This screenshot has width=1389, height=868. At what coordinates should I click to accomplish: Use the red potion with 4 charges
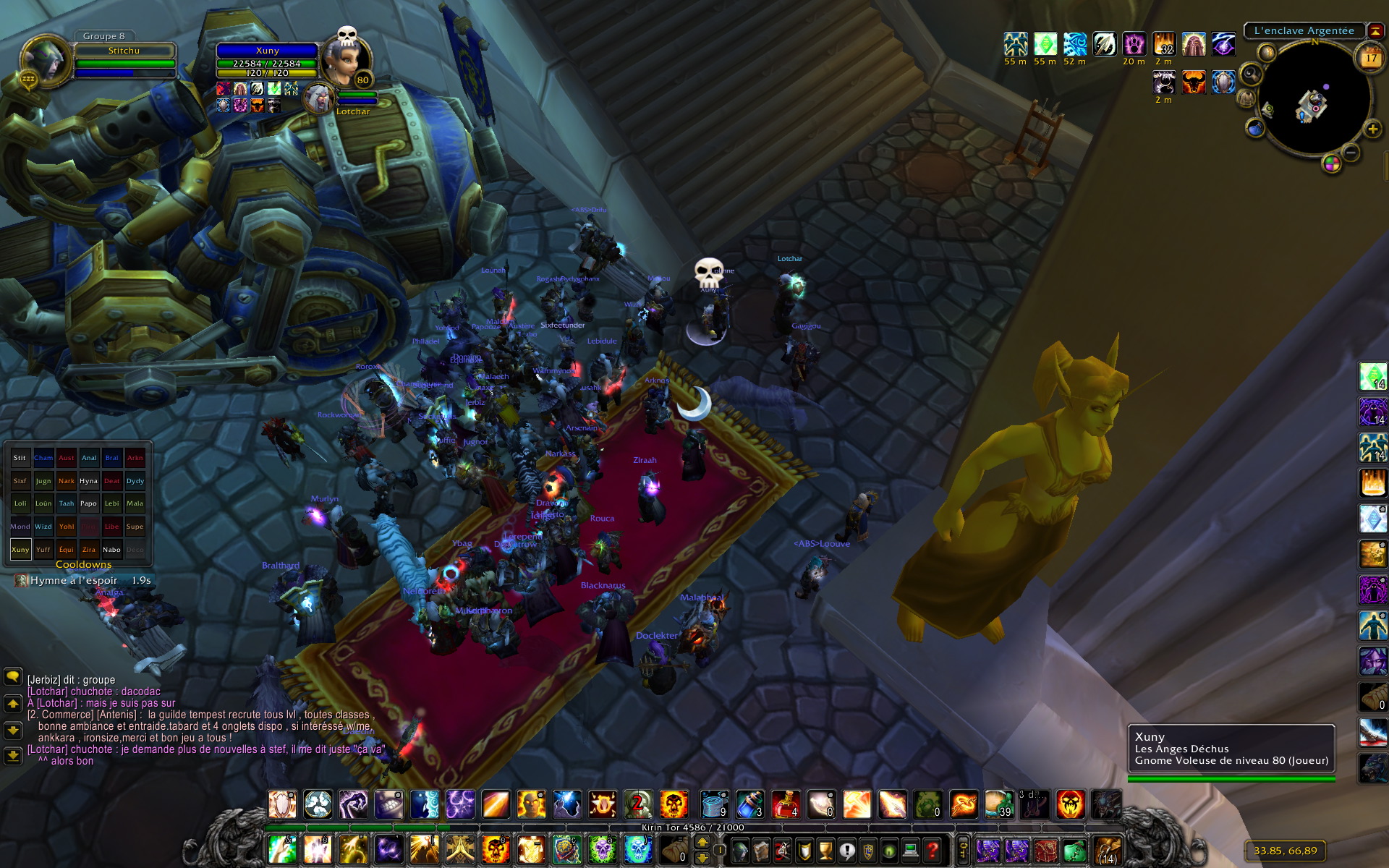[785, 804]
